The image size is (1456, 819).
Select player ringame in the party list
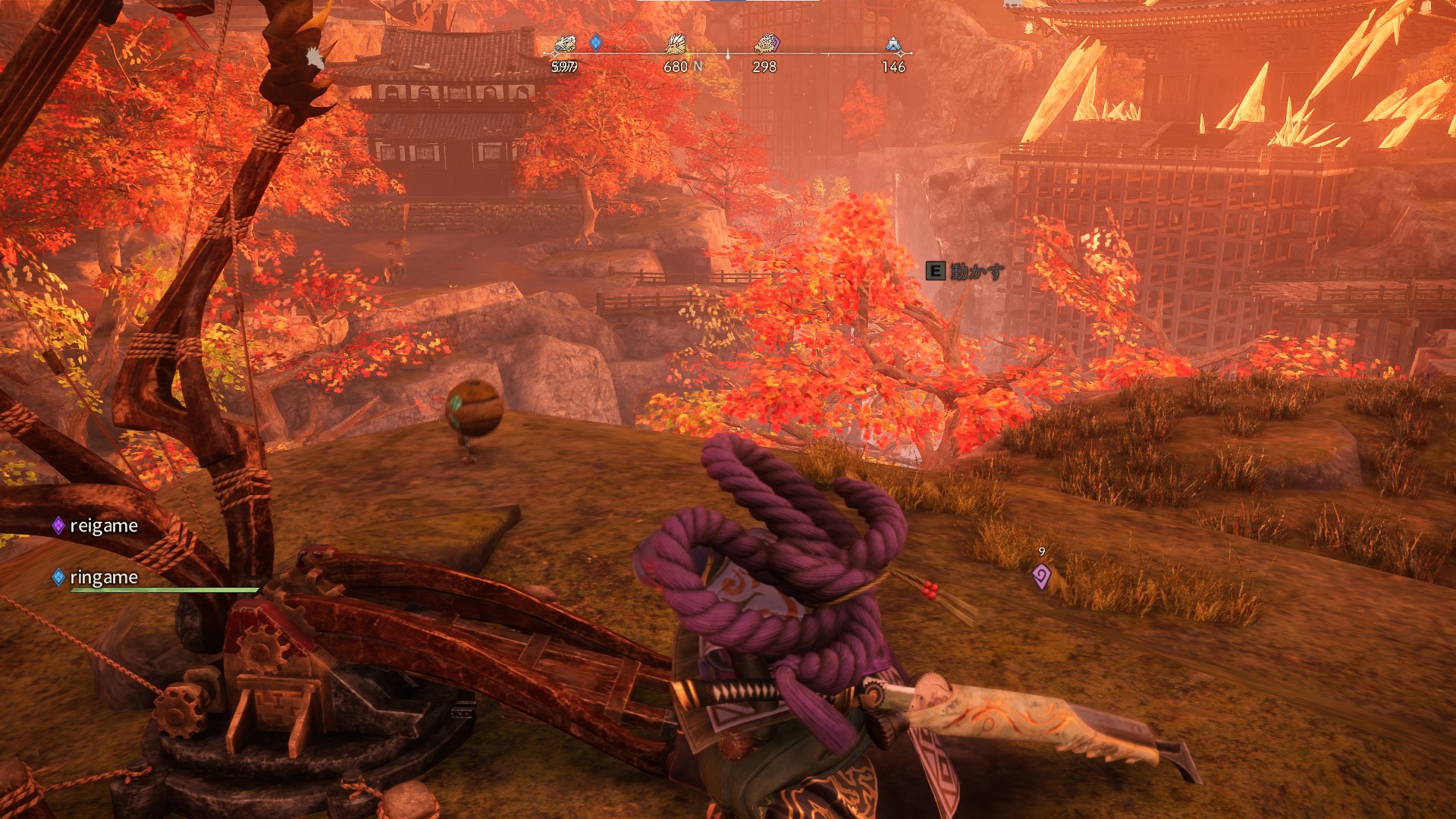click(103, 578)
